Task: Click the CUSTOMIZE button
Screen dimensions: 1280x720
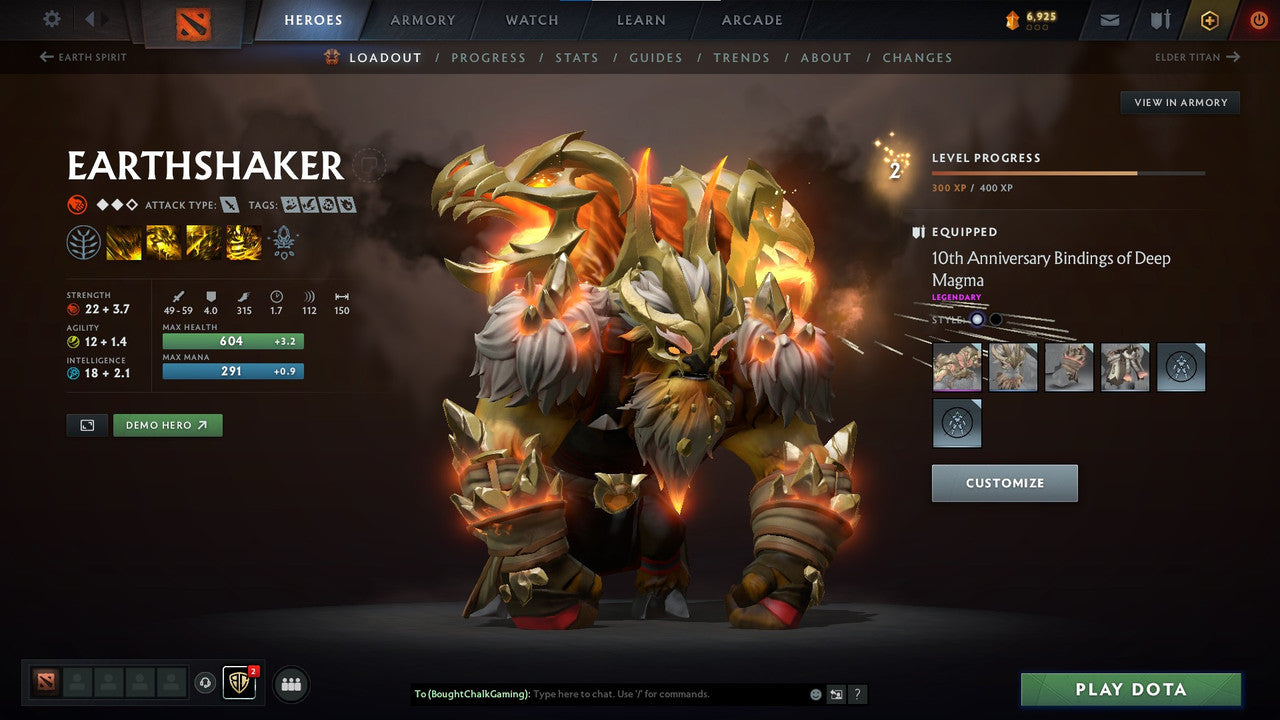Action: 1004,483
